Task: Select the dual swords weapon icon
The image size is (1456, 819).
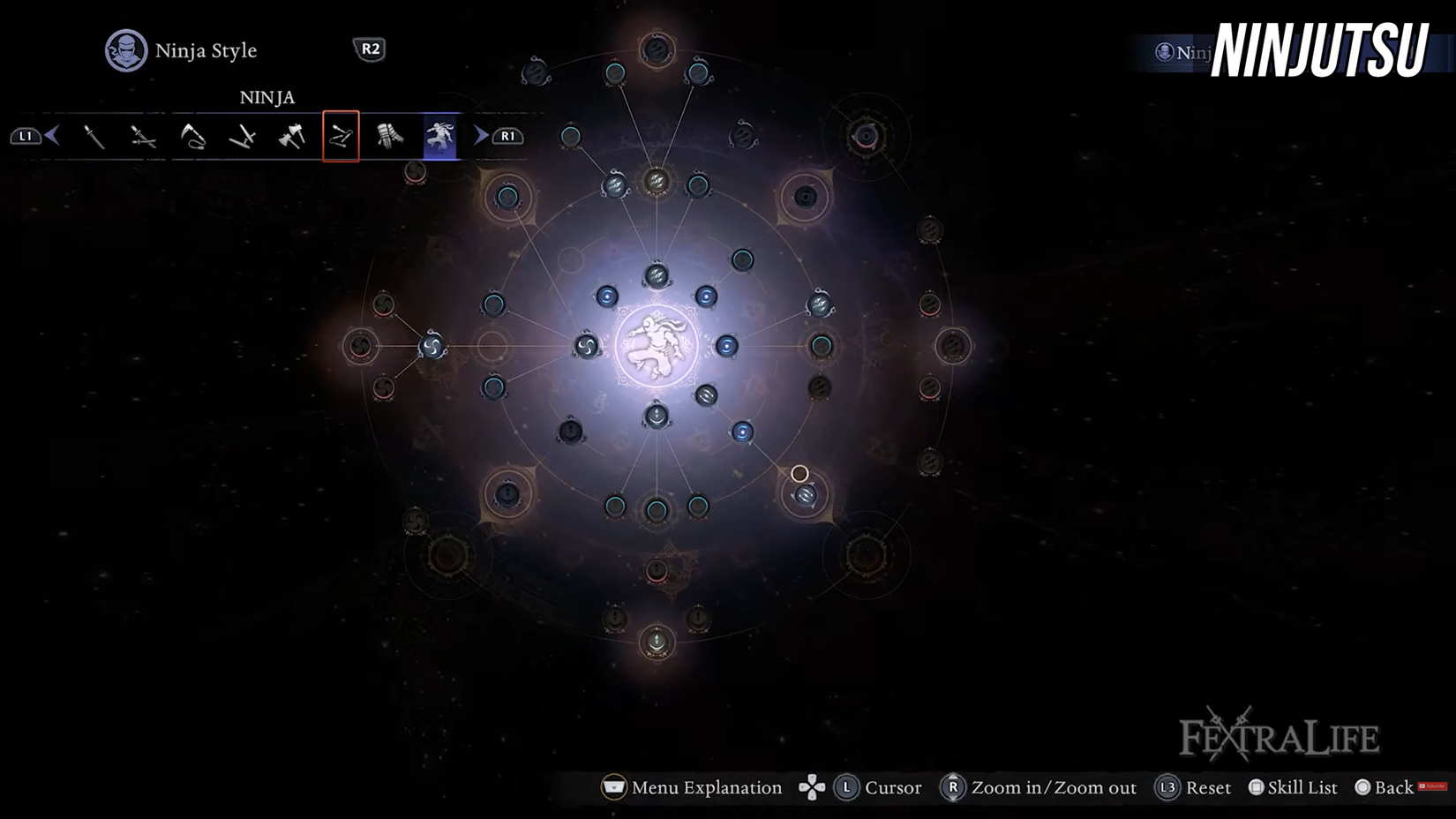Action: [x=144, y=137]
